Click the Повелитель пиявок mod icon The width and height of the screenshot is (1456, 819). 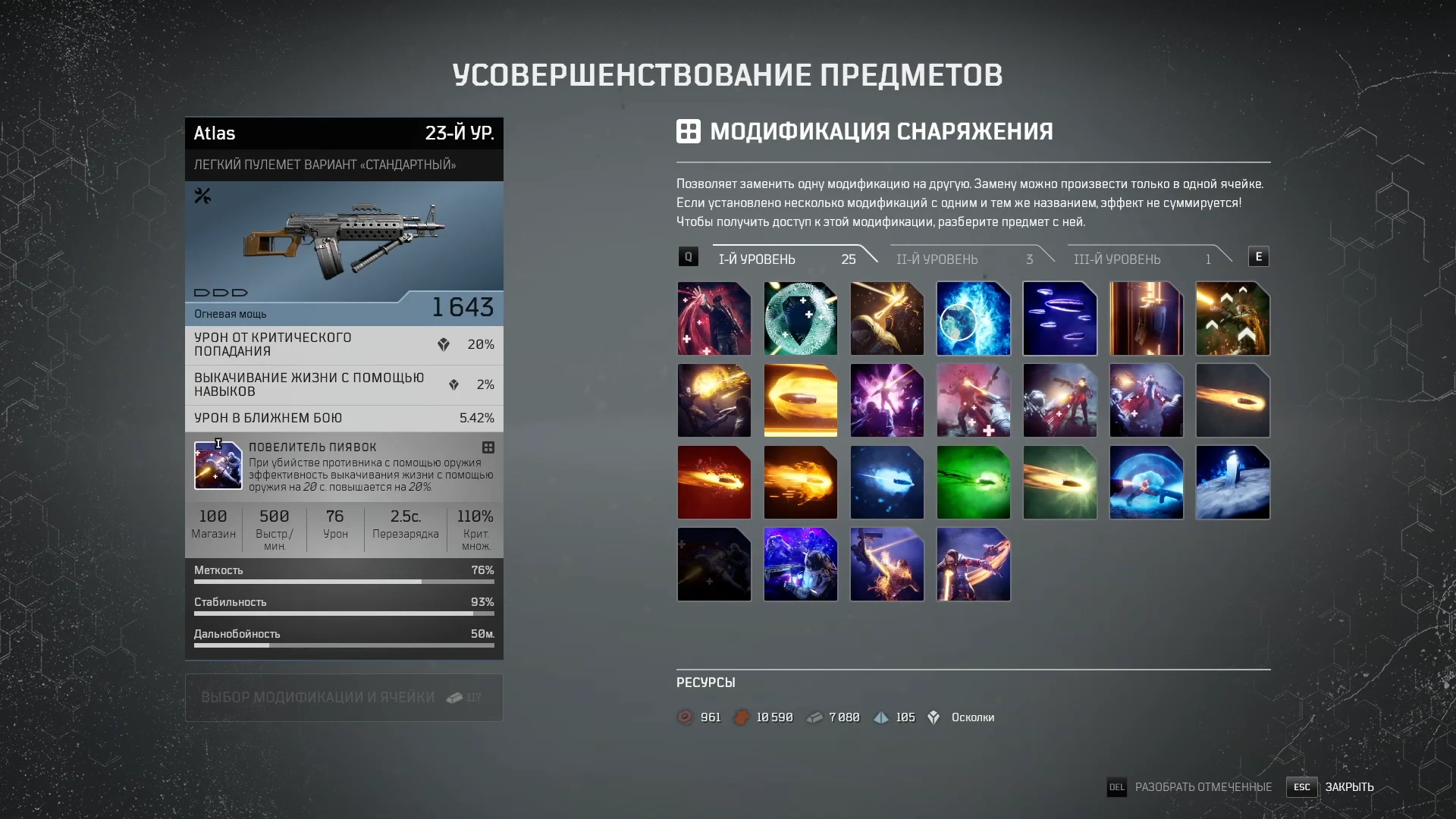218,464
